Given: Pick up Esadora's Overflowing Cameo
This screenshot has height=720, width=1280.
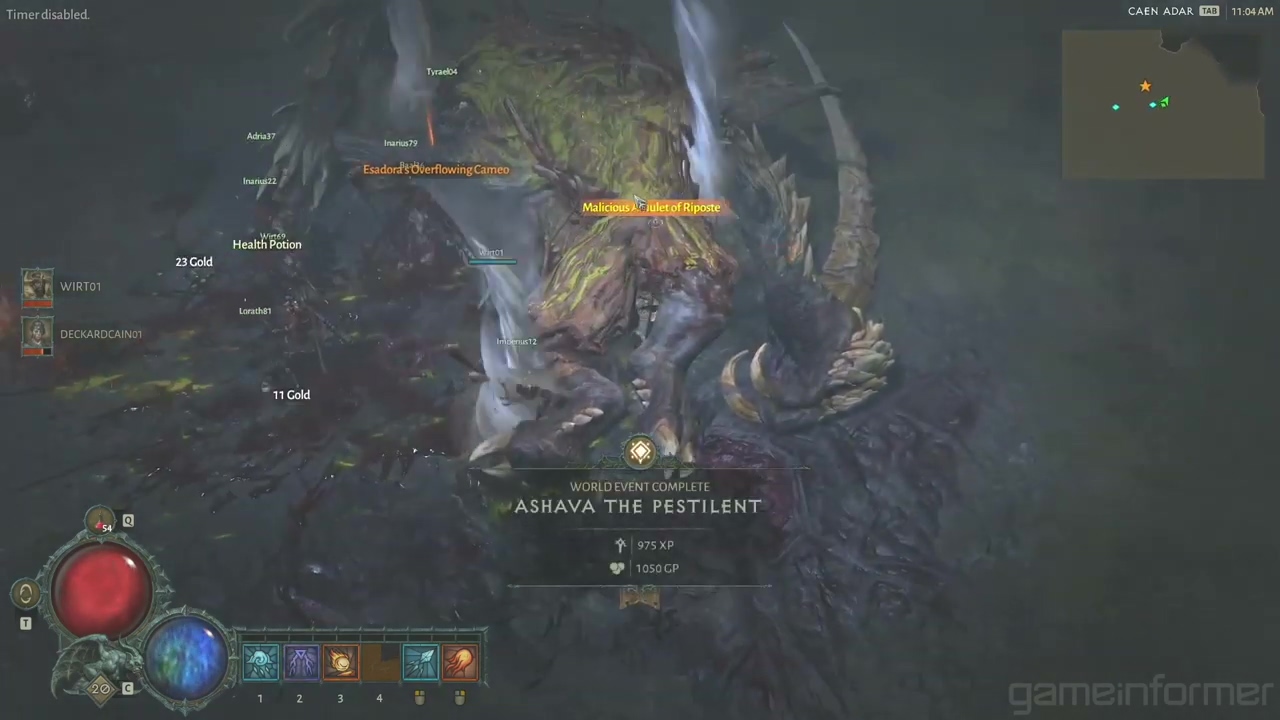Looking at the screenshot, I should click(436, 170).
